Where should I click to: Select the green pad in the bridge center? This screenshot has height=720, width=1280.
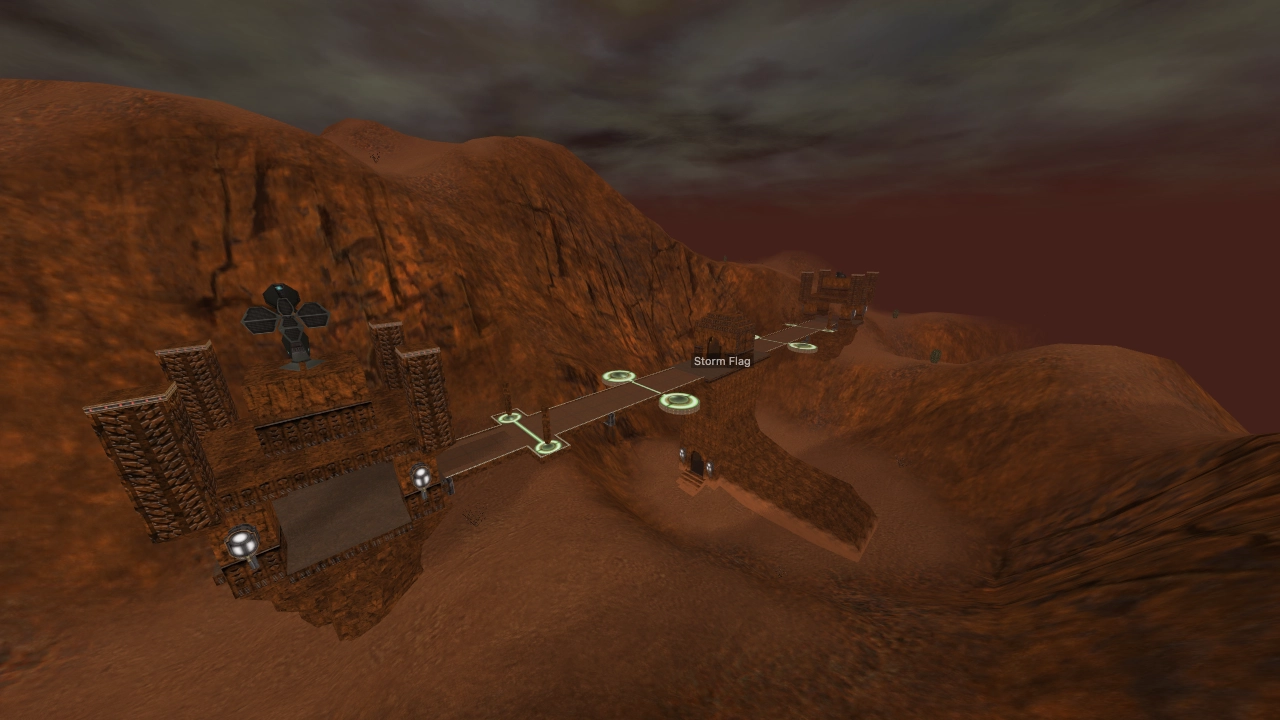(x=621, y=377)
